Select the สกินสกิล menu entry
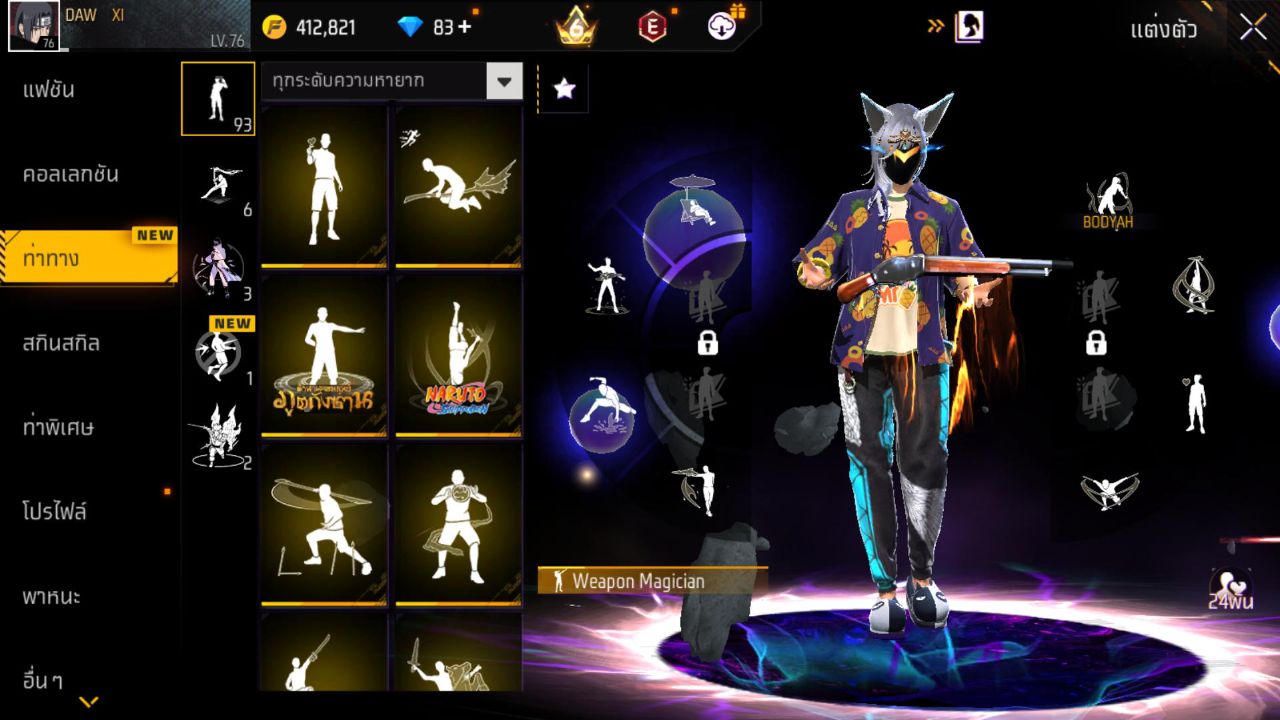The width and height of the screenshot is (1280, 720). point(61,343)
